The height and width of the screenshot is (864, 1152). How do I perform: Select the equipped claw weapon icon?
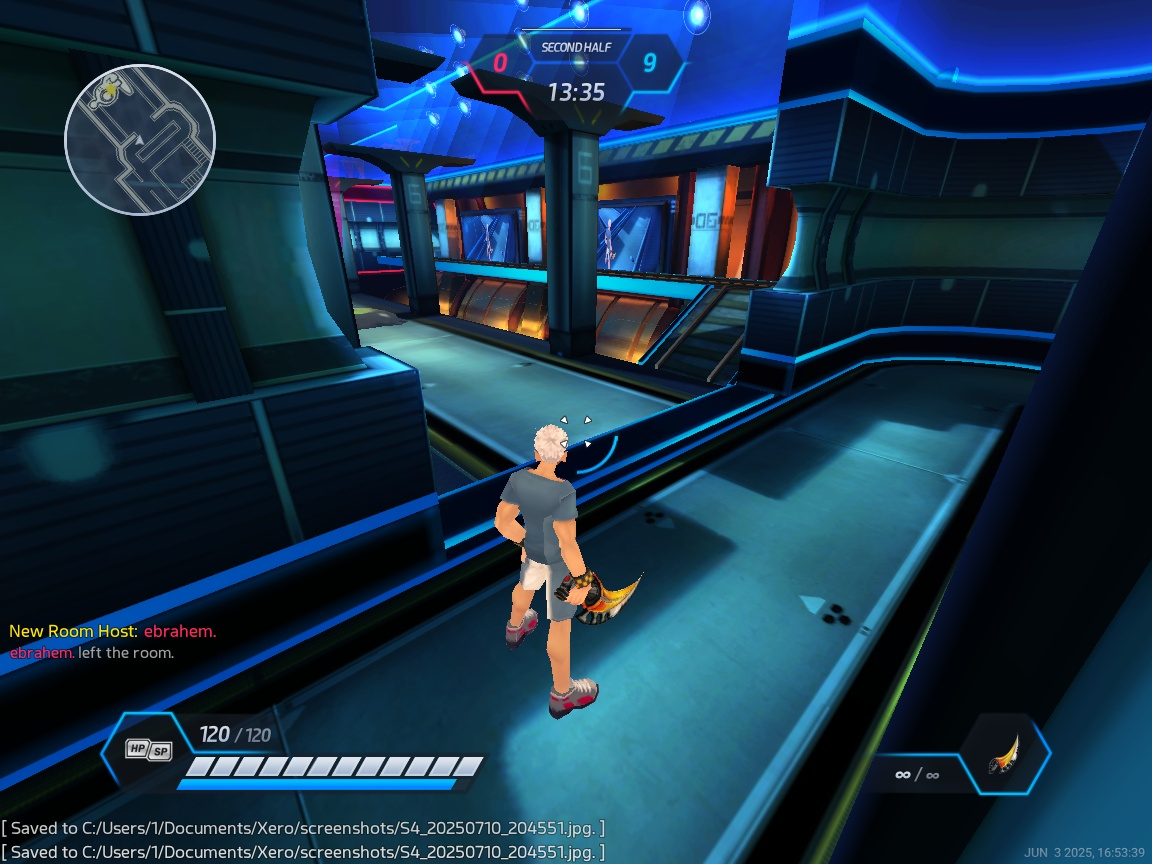[x=1006, y=755]
